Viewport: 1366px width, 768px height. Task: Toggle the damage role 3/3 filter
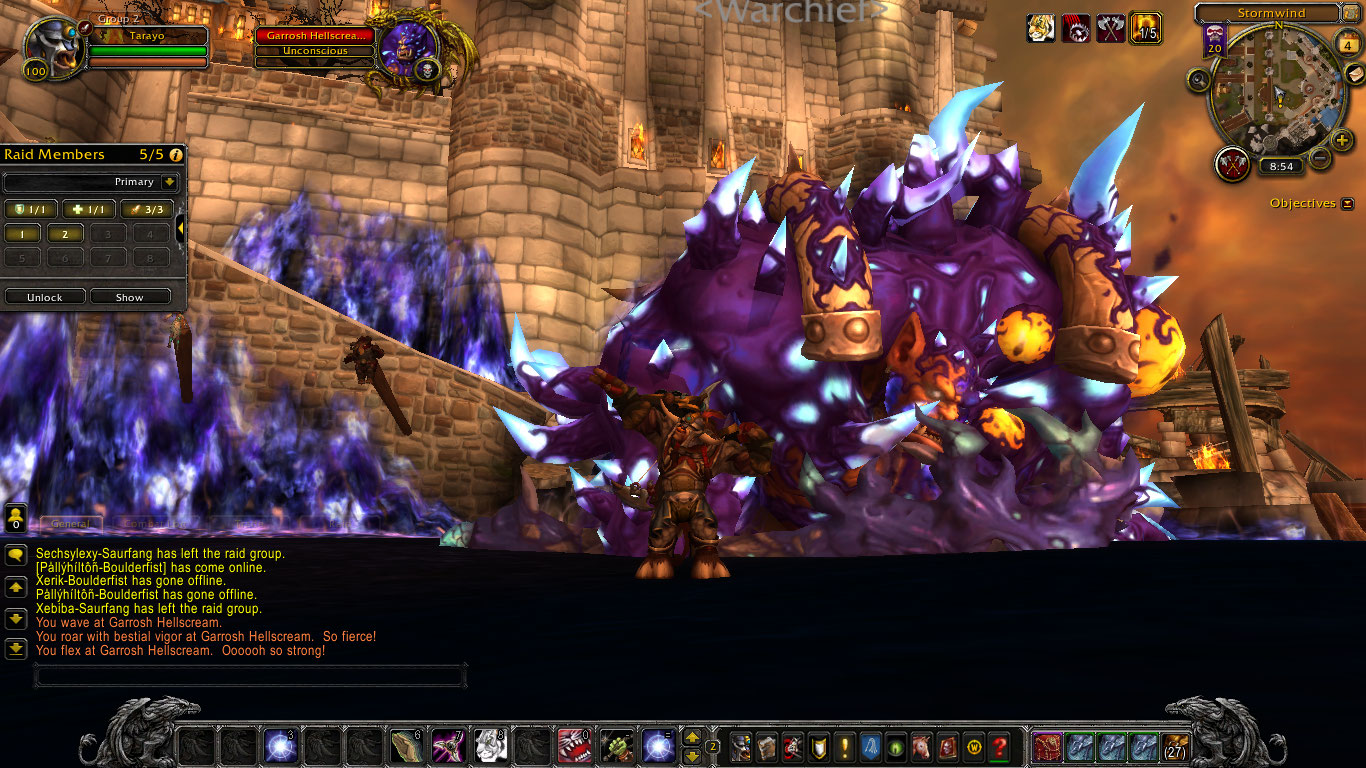click(147, 210)
